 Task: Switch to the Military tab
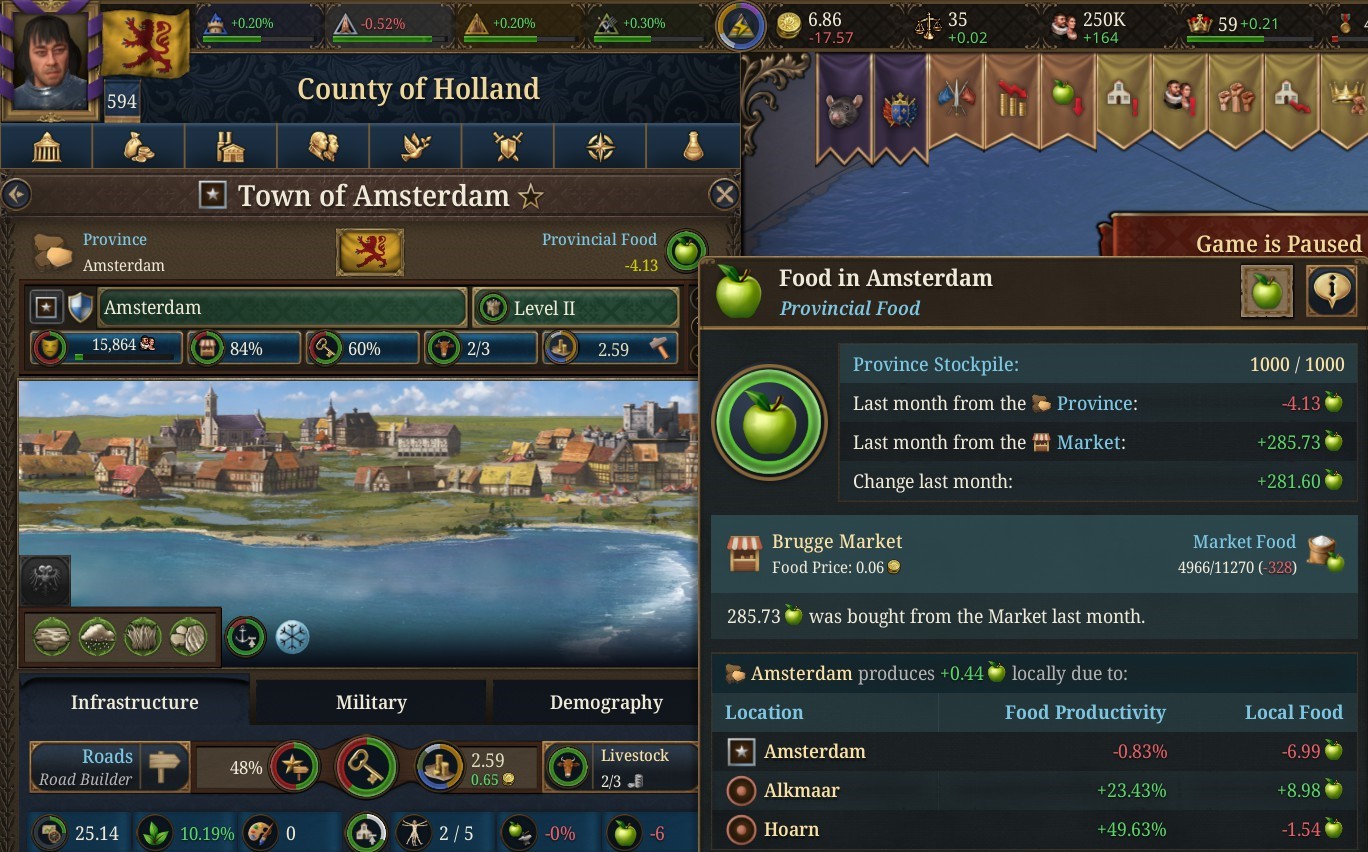coord(369,702)
